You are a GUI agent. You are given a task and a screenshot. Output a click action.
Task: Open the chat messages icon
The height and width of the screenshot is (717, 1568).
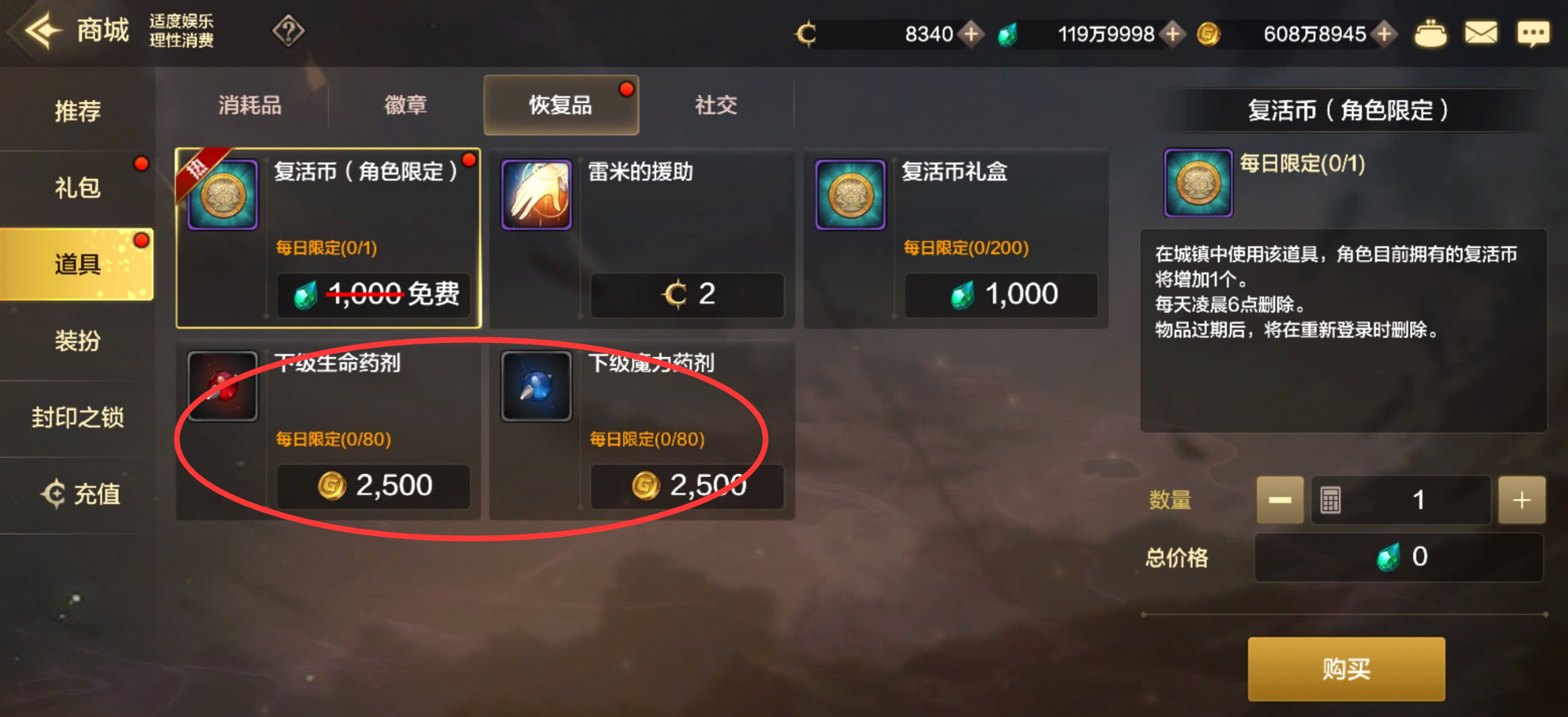[x=1534, y=33]
